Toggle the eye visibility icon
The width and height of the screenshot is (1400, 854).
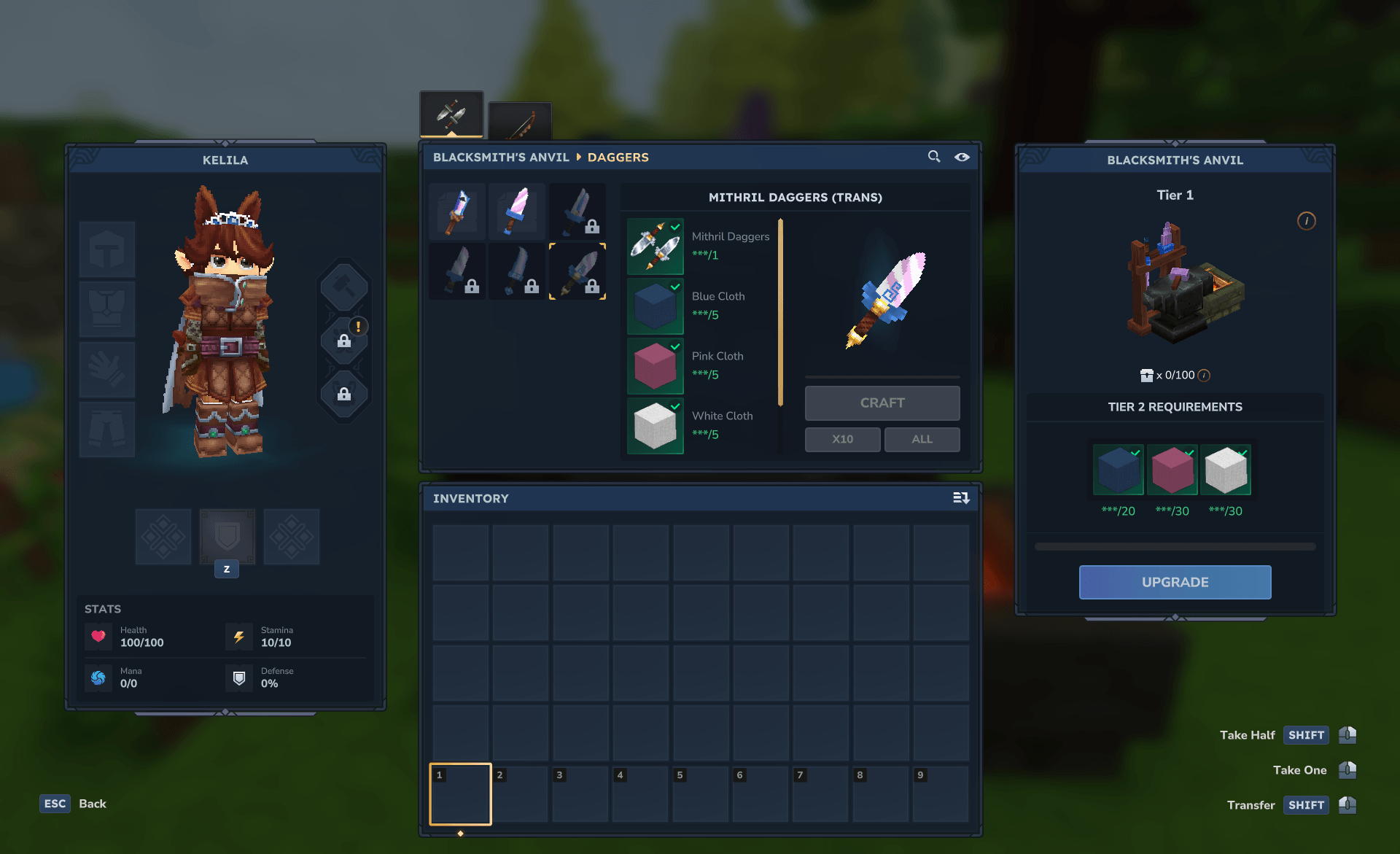pos(962,157)
